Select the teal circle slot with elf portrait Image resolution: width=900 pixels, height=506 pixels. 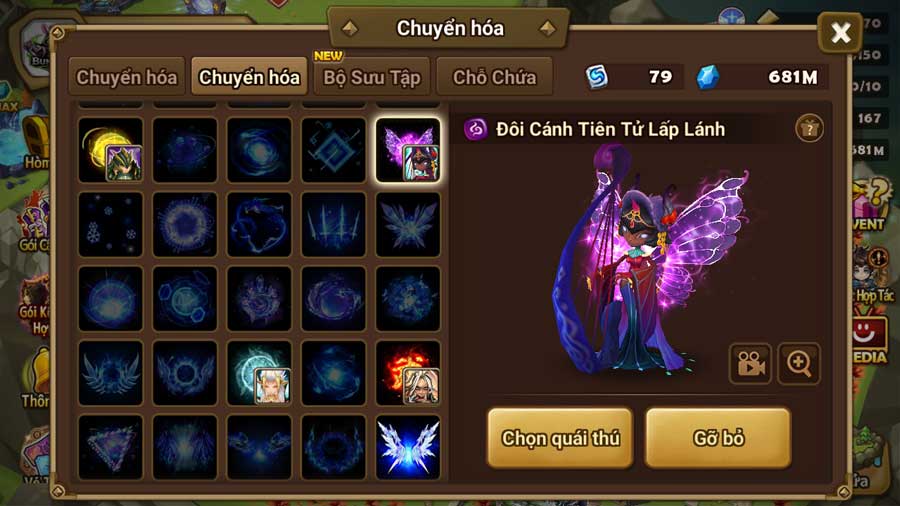tap(259, 372)
